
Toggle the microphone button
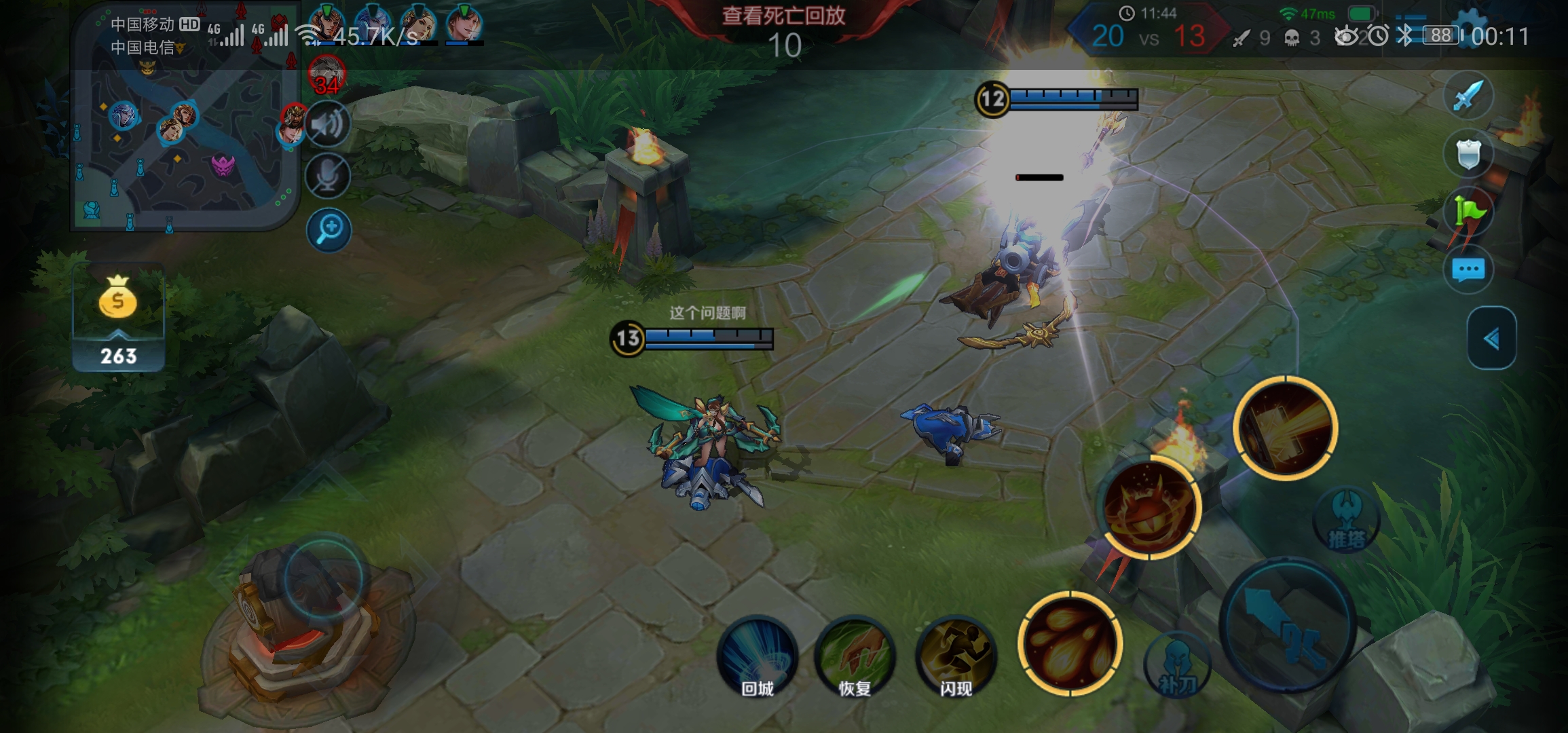[328, 176]
